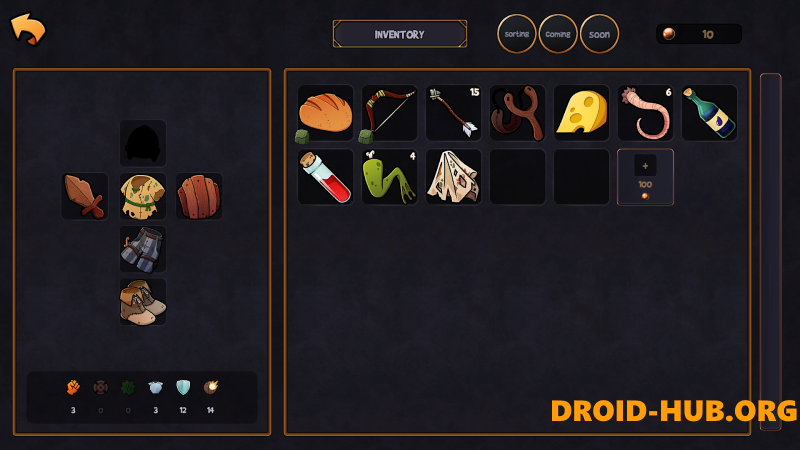Click the empty helmet equipment slot
800x450 pixels.
click(x=143, y=144)
